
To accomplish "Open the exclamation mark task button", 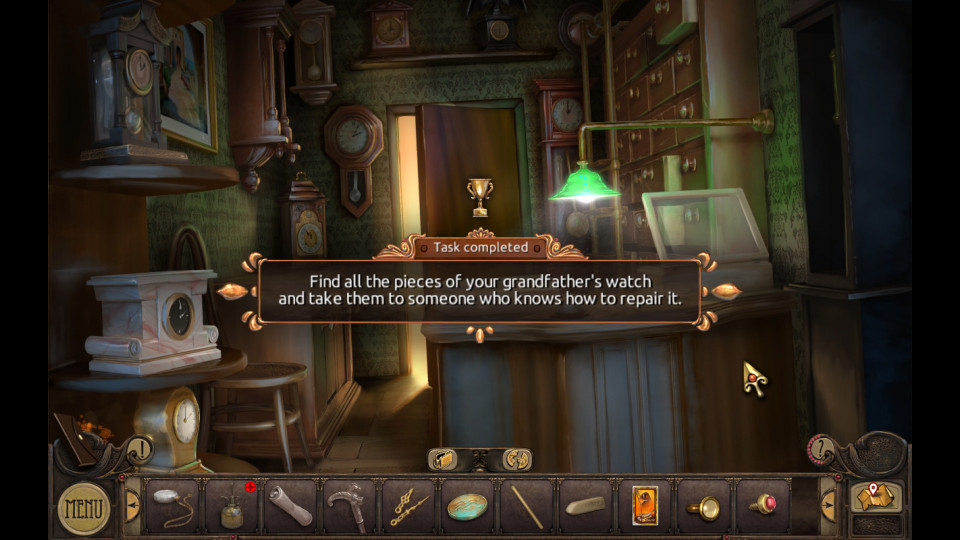I will click(139, 450).
